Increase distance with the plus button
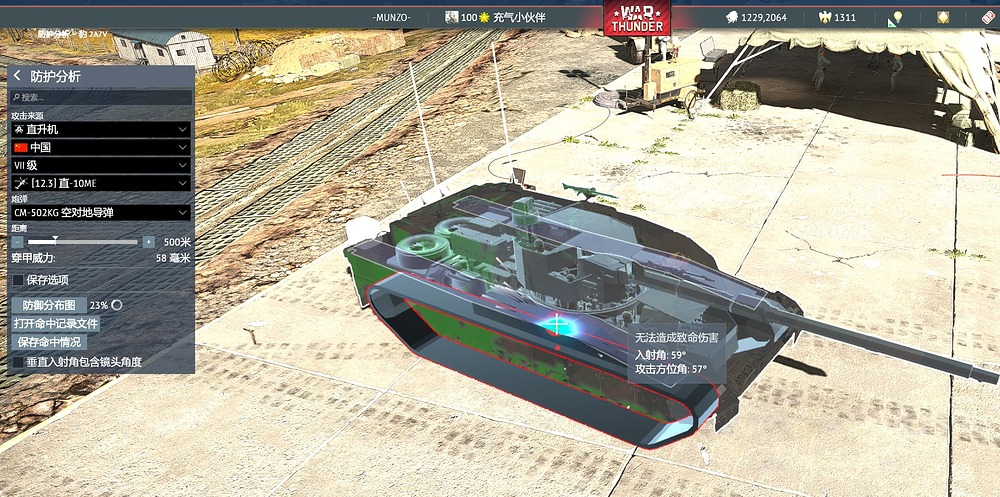This screenshot has height=497, width=1000. click(149, 242)
